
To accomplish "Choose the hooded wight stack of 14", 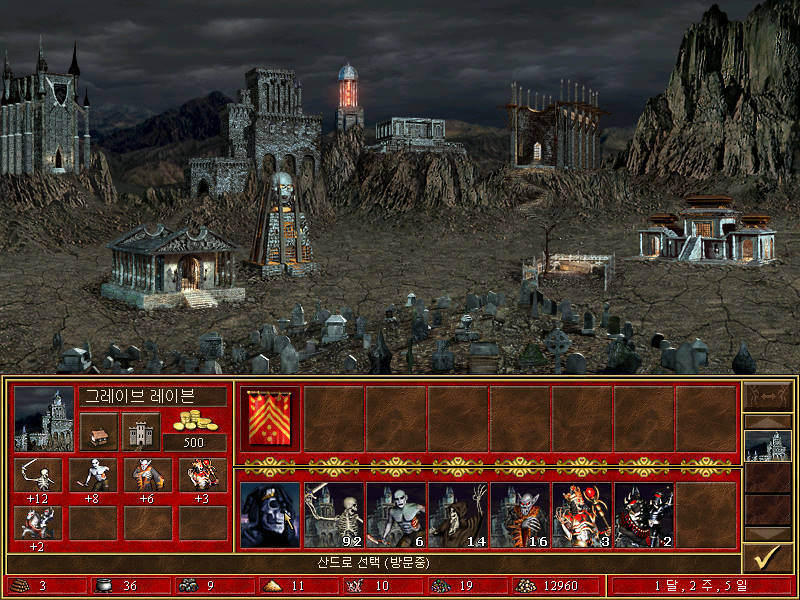I will click(457, 515).
